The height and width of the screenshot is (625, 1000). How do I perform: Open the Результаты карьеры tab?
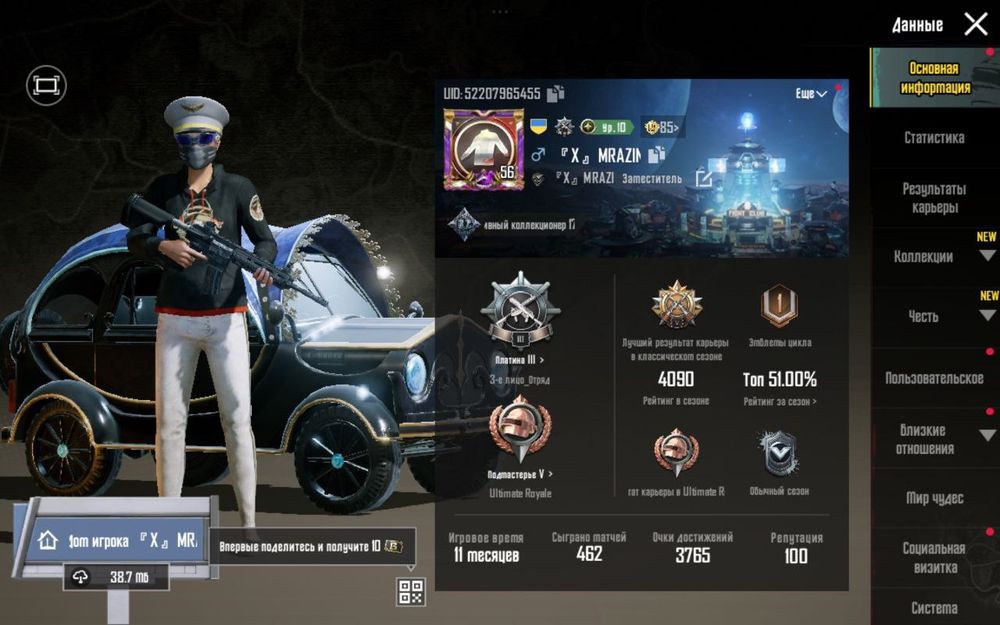point(933,198)
